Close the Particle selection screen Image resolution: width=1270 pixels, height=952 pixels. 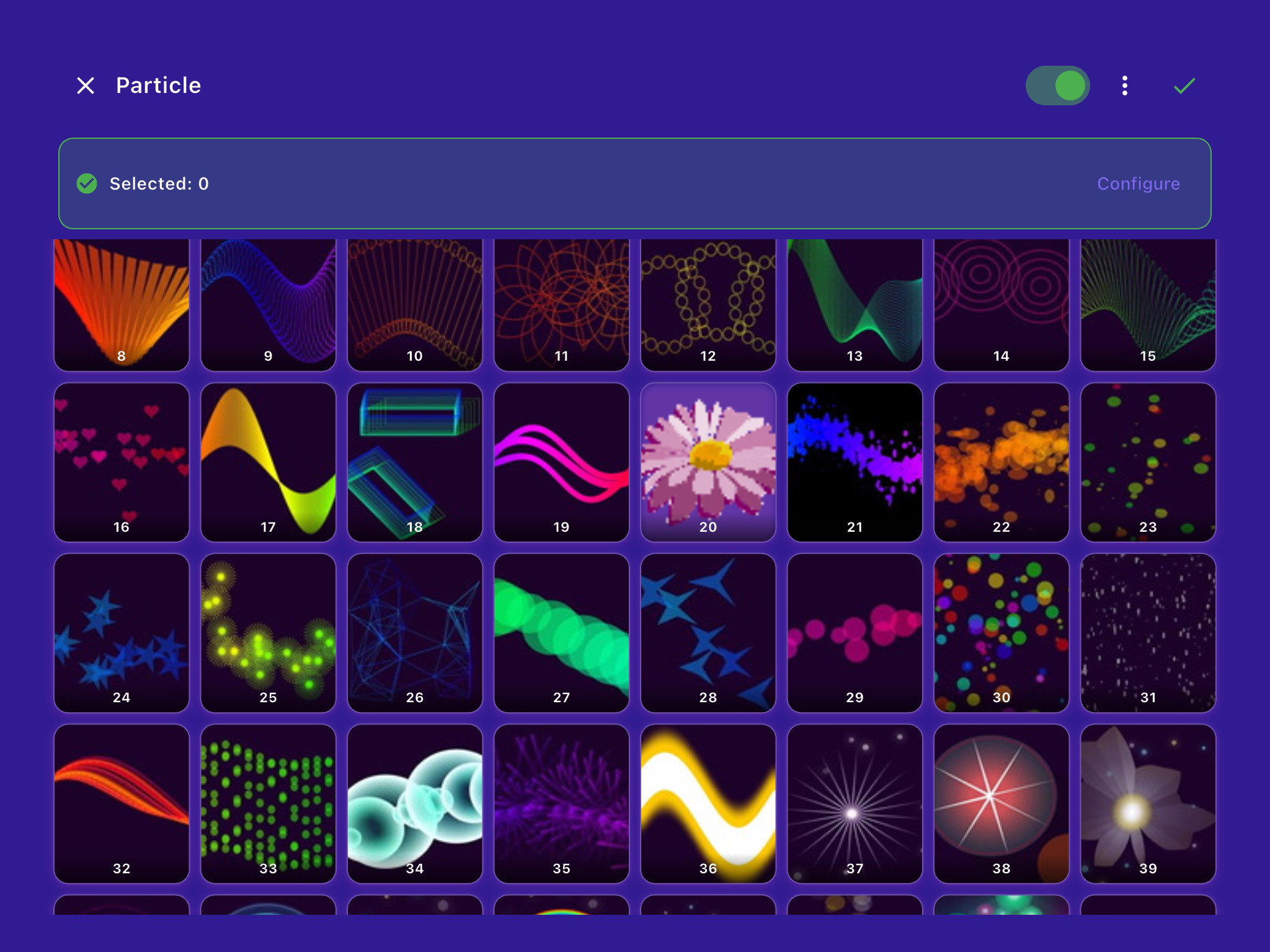86,86
